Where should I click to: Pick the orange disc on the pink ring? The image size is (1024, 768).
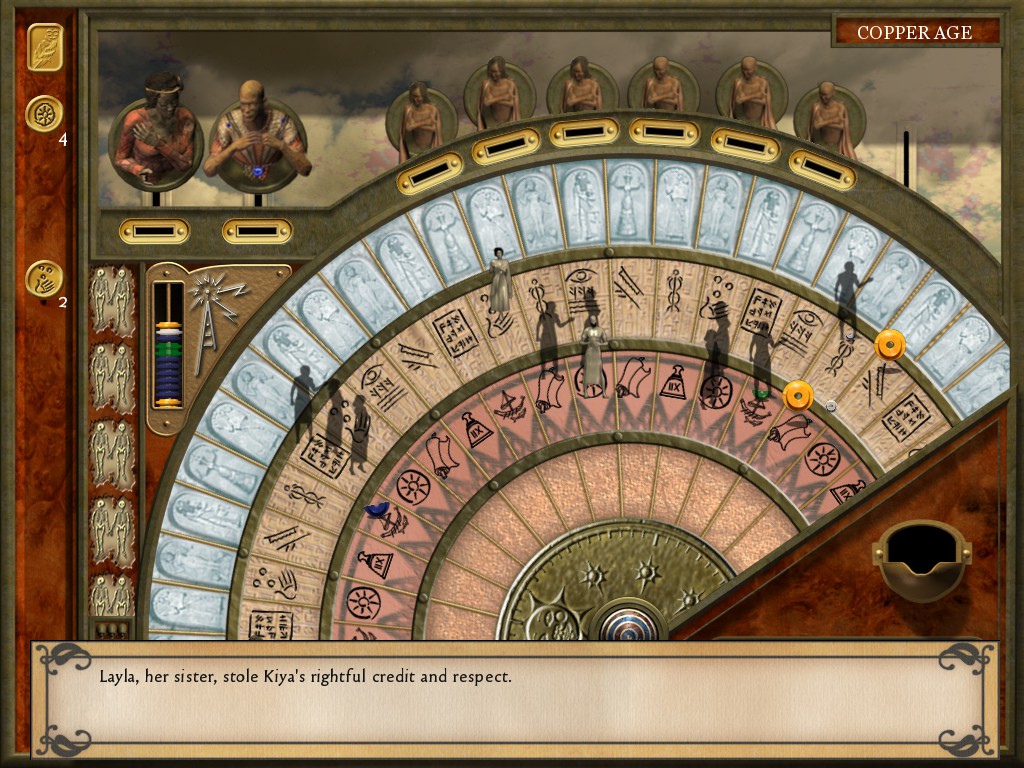click(x=797, y=396)
